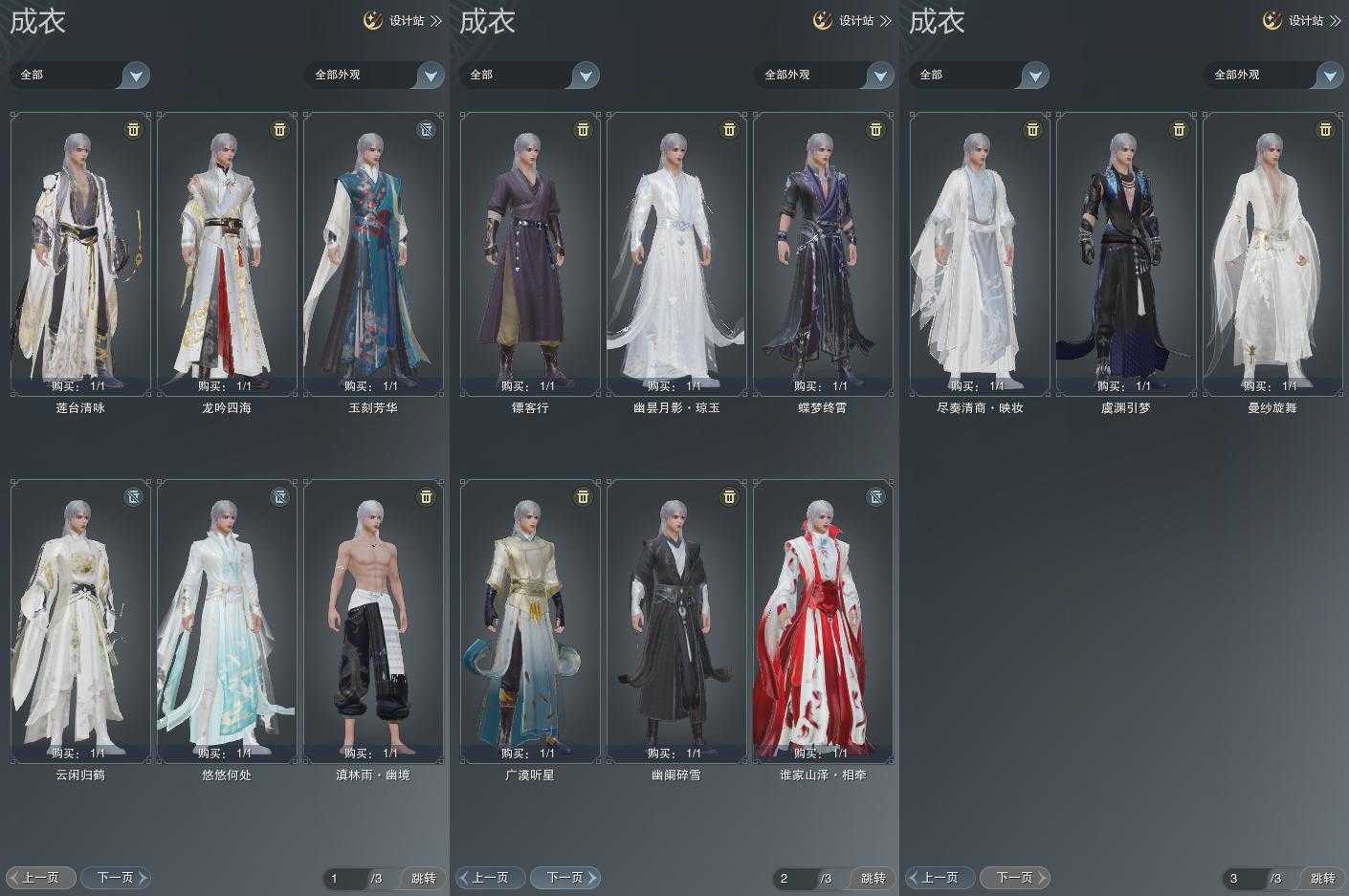Select the 曼纱旋舞 outfit card

click(1272, 253)
